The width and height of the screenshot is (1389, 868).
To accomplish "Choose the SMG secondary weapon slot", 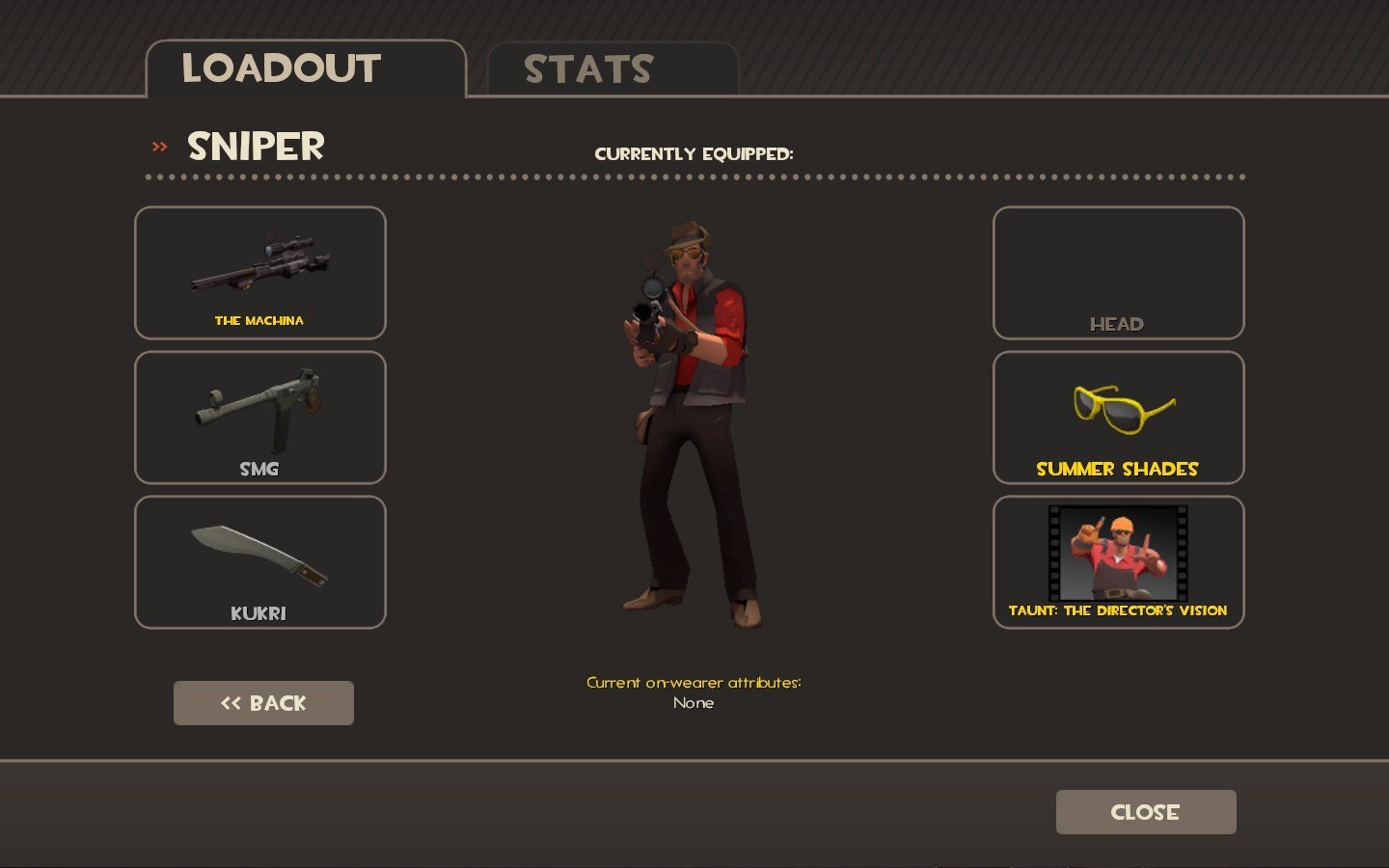I will (x=260, y=418).
